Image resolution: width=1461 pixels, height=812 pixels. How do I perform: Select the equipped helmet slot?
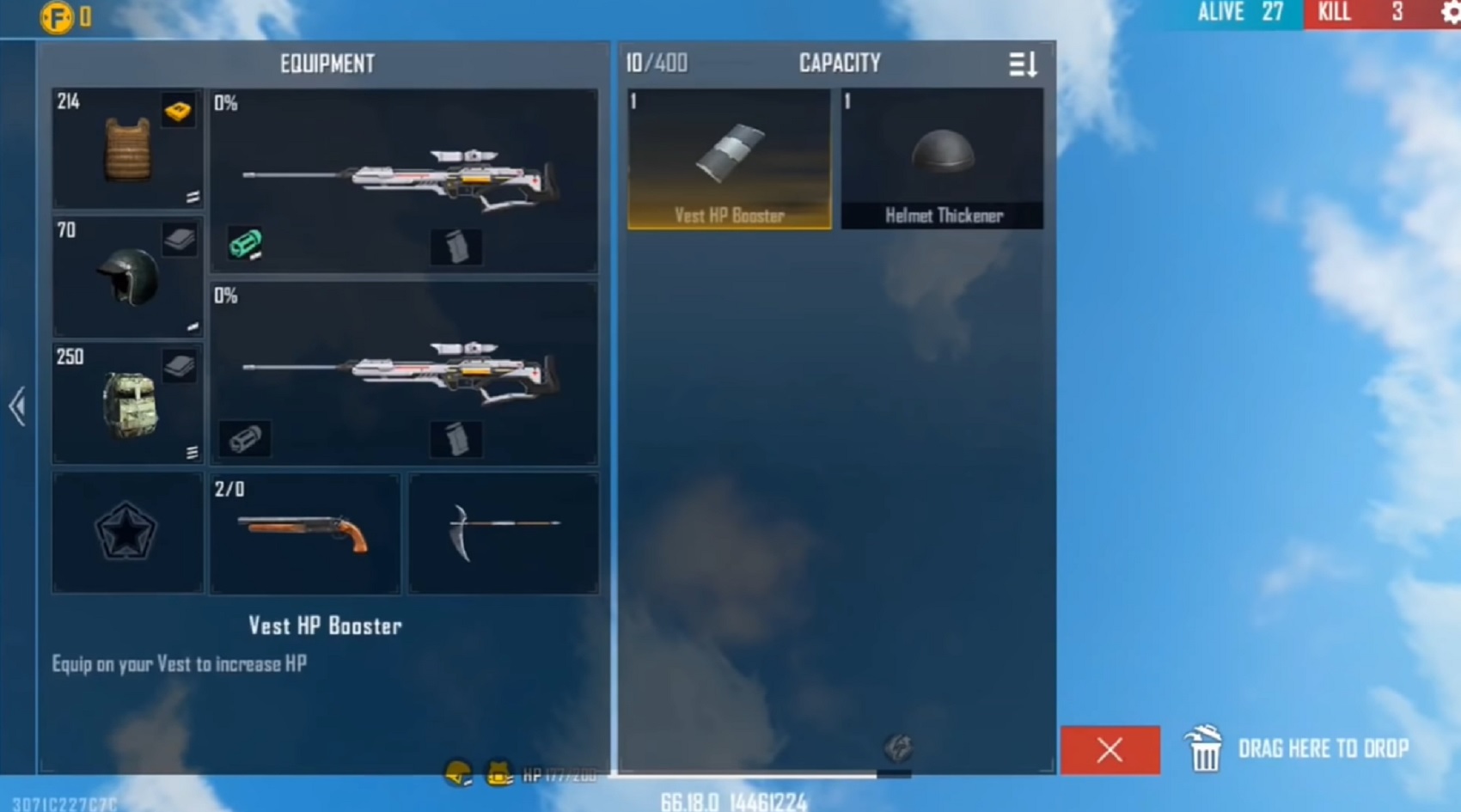point(127,277)
